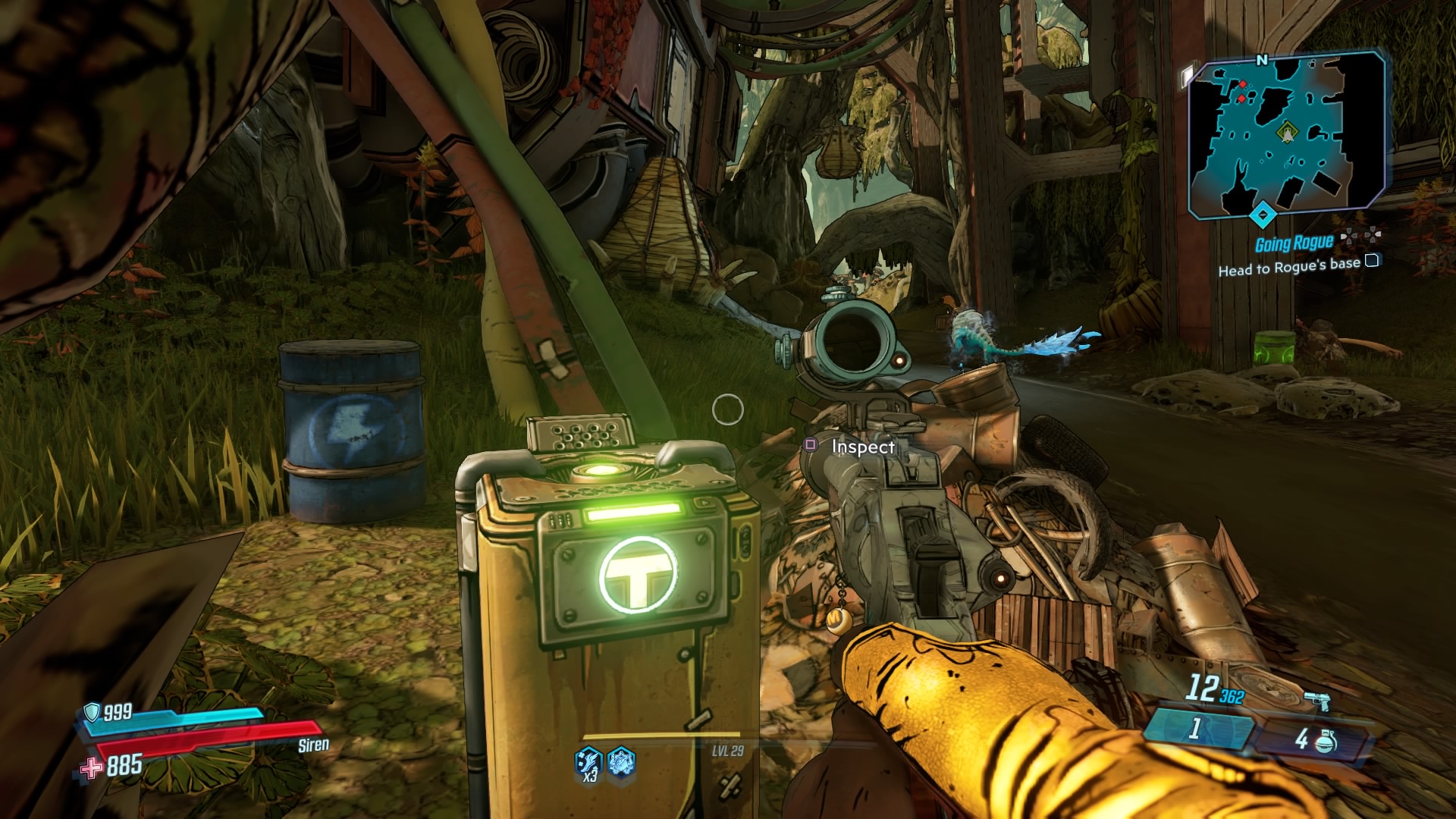This screenshot has width=1456, height=819.
Task: Click the player arrow marker on minimap
Action: click(x=1288, y=136)
